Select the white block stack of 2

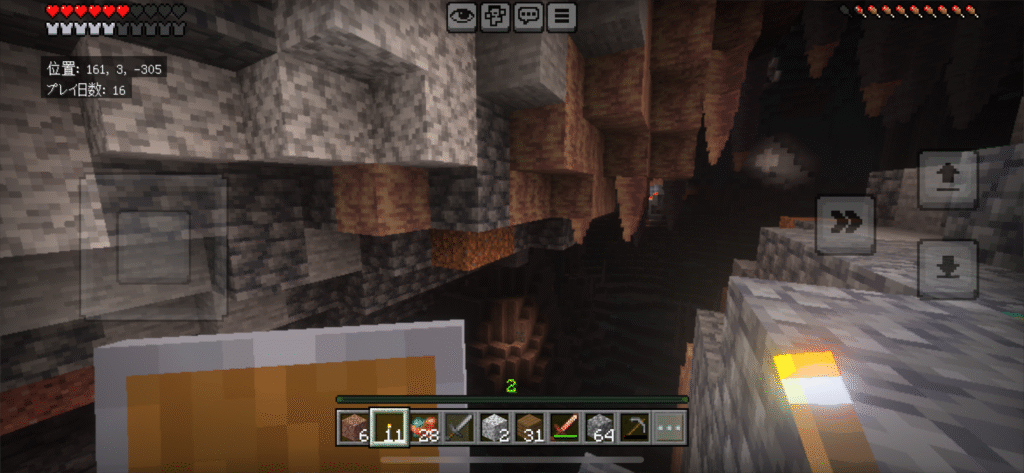pyautogui.click(x=494, y=427)
